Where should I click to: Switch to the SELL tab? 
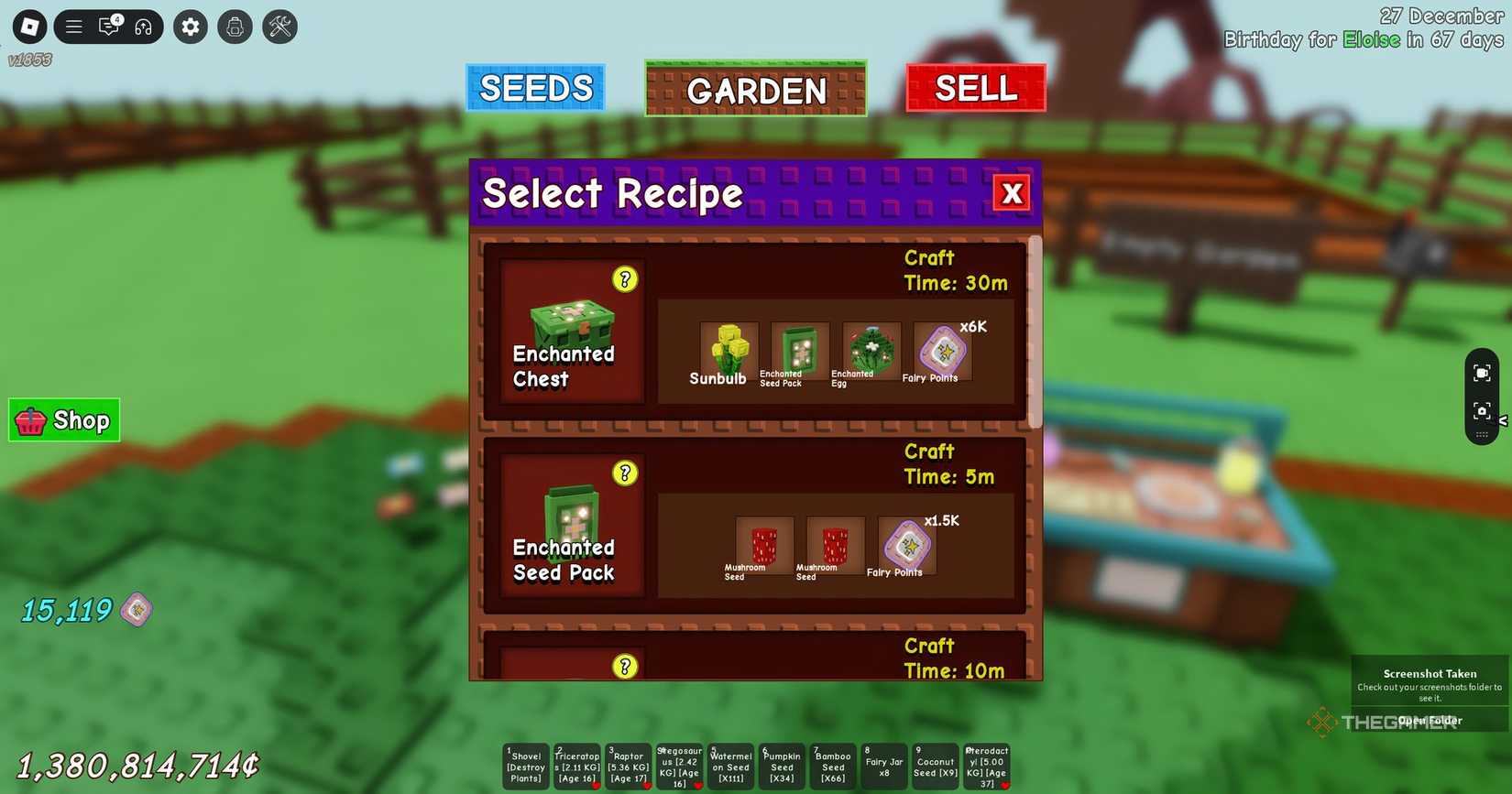point(975,87)
